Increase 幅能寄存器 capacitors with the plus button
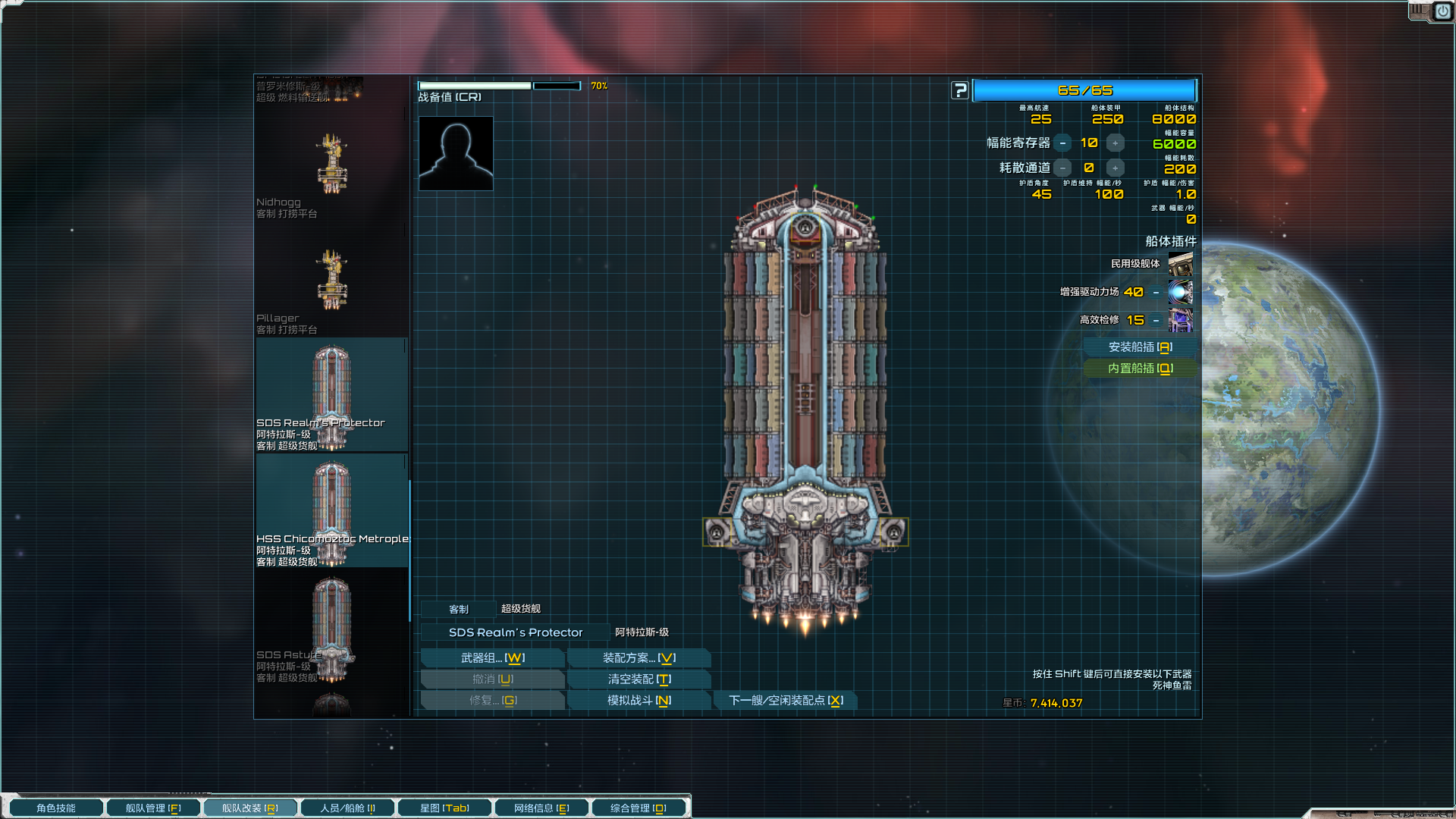 (1115, 143)
